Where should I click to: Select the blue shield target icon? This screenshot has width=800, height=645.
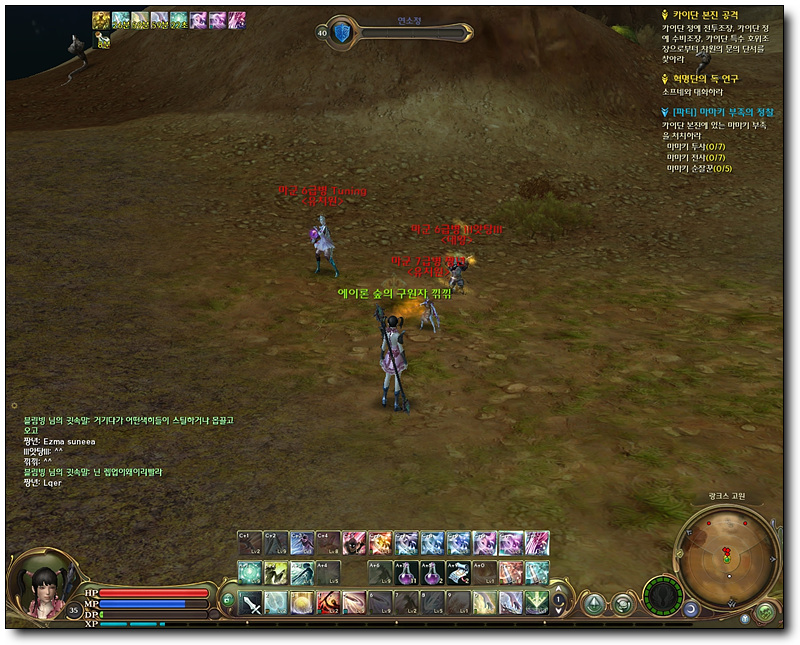[x=342, y=32]
